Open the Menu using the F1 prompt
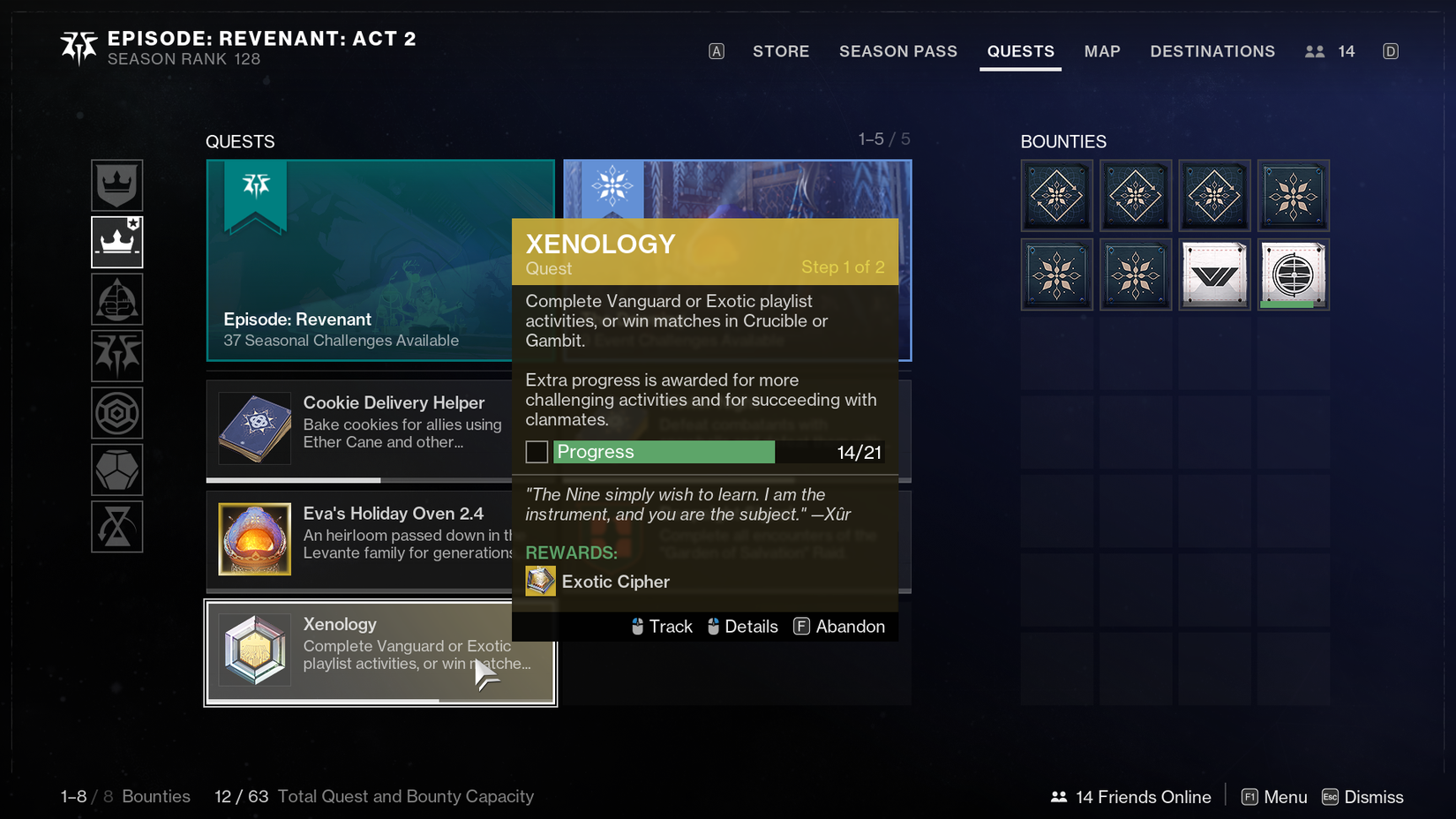Screen dimensions: 1456x819 [x=1273, y=796]
